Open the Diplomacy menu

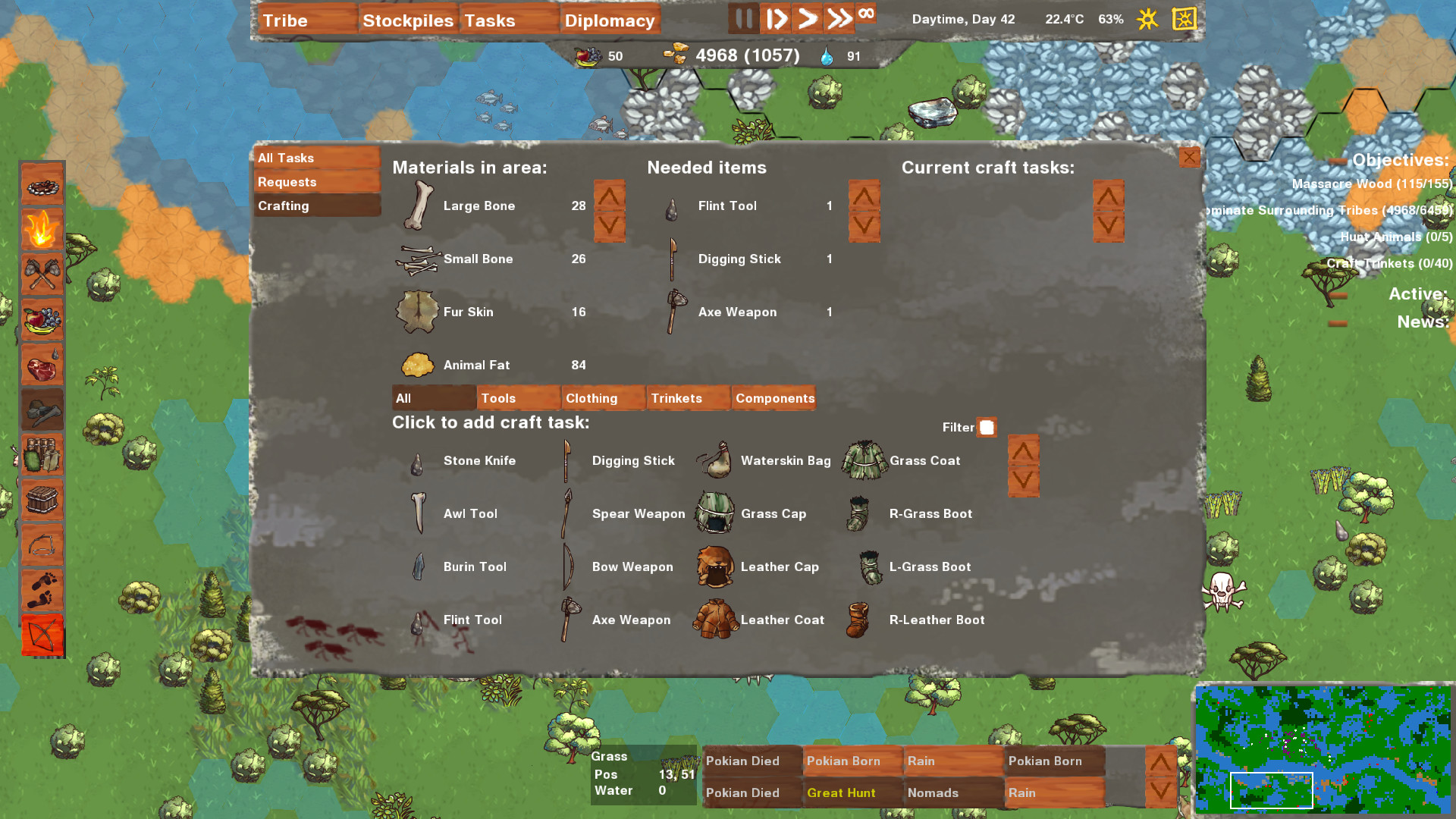(x=610, y=20)
